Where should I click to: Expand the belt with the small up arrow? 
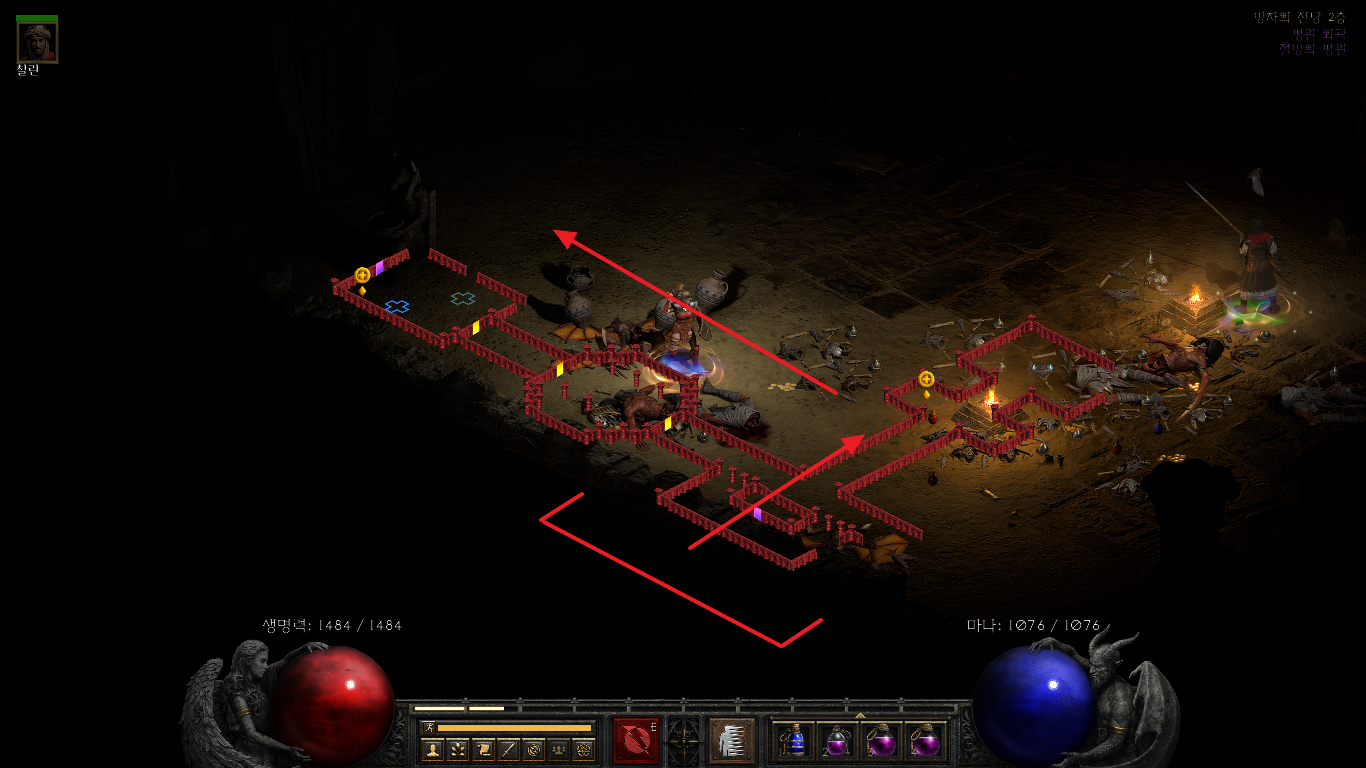click(x=860, y=715)
